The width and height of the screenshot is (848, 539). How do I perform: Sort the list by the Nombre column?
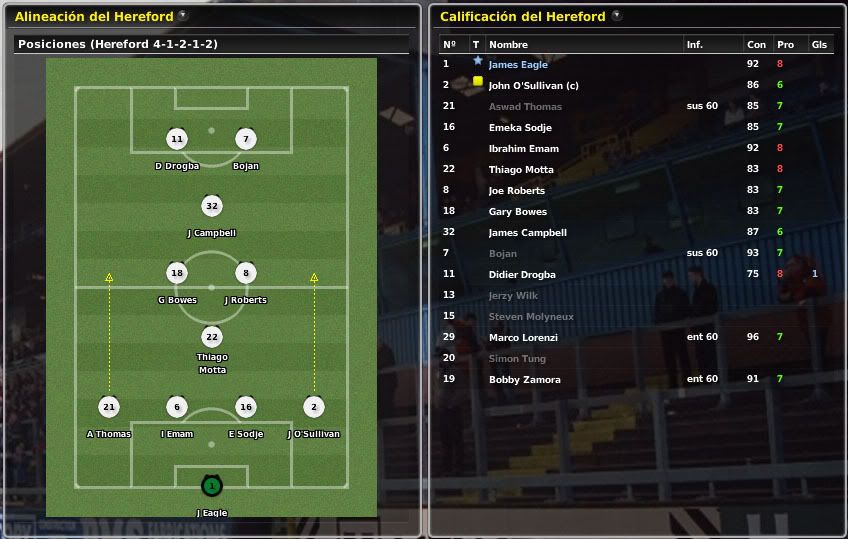508,45
